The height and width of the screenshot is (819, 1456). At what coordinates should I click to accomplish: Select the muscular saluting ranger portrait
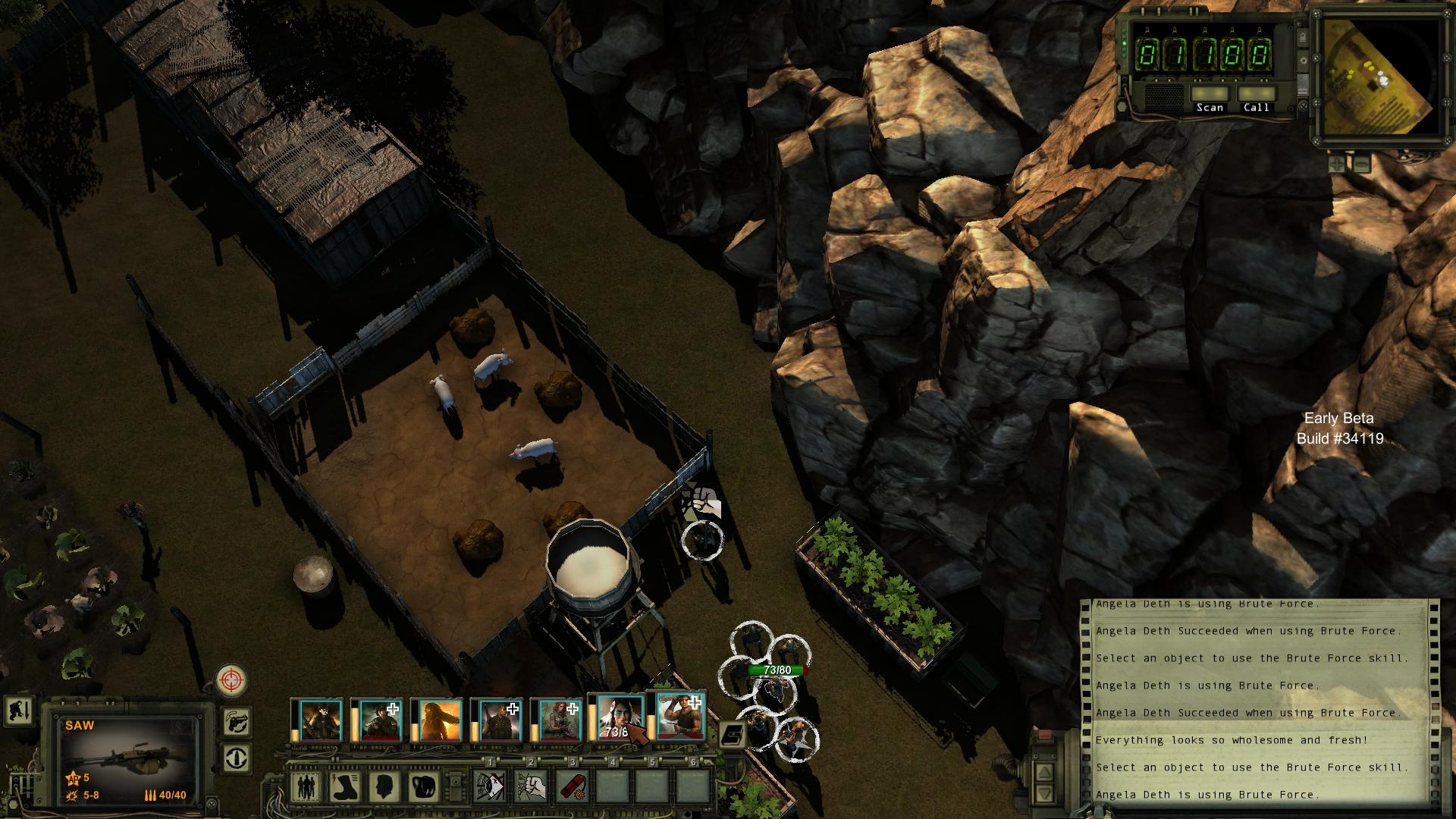click(x=680, y=715)
